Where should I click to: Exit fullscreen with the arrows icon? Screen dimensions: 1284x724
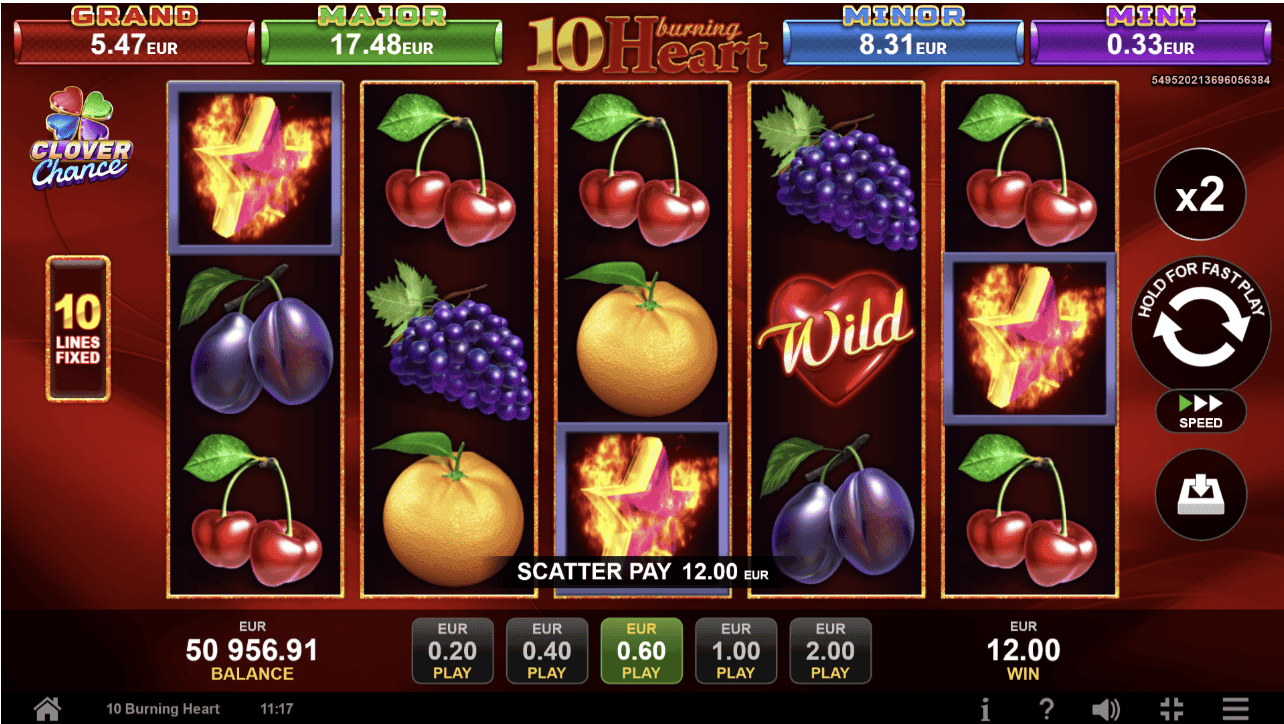point(1171,709)
